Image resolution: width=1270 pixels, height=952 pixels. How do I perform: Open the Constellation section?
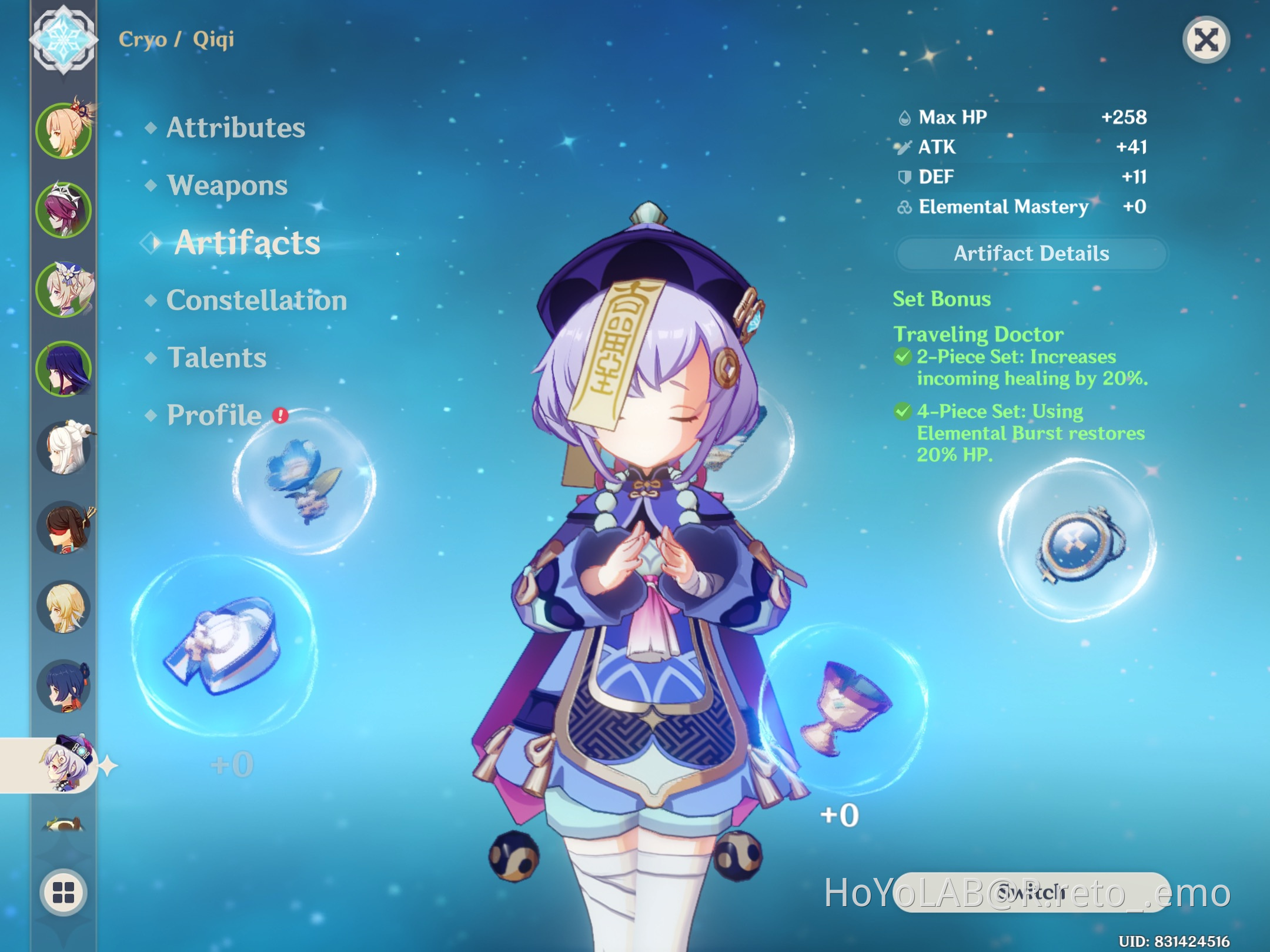click(x=256, y=300)
